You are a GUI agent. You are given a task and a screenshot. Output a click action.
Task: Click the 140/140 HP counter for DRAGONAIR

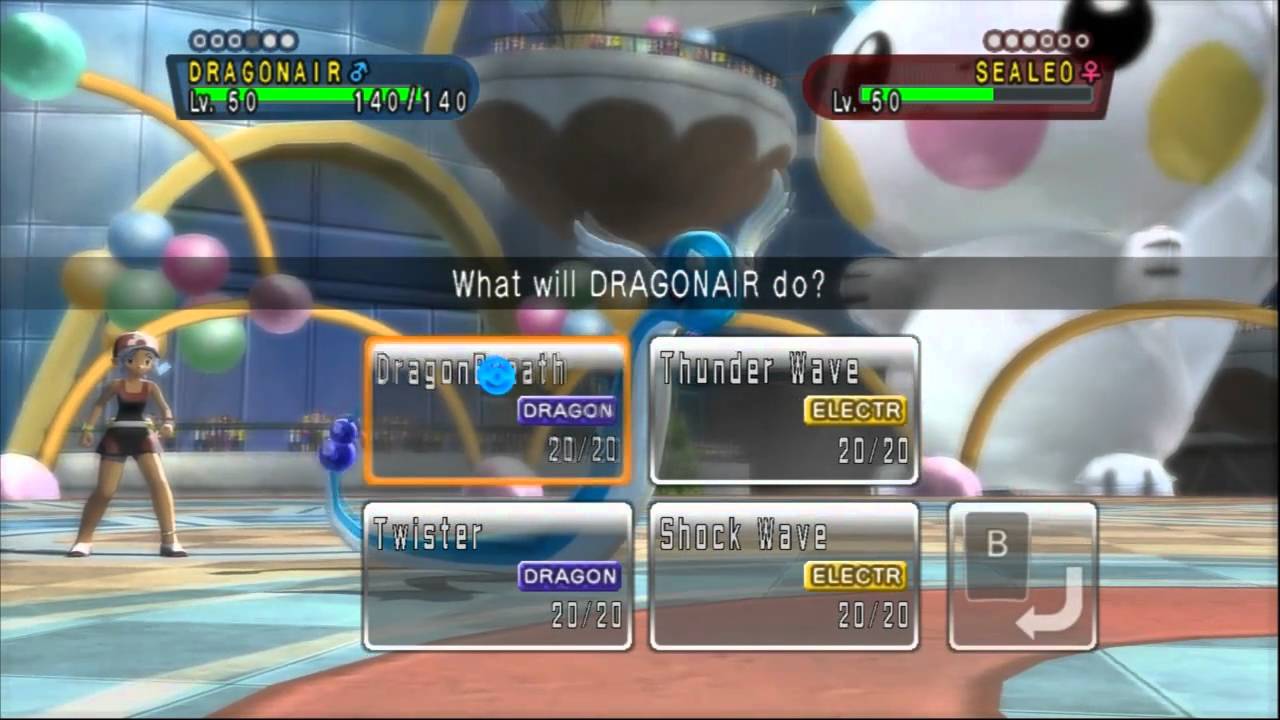tap(408, 101)
